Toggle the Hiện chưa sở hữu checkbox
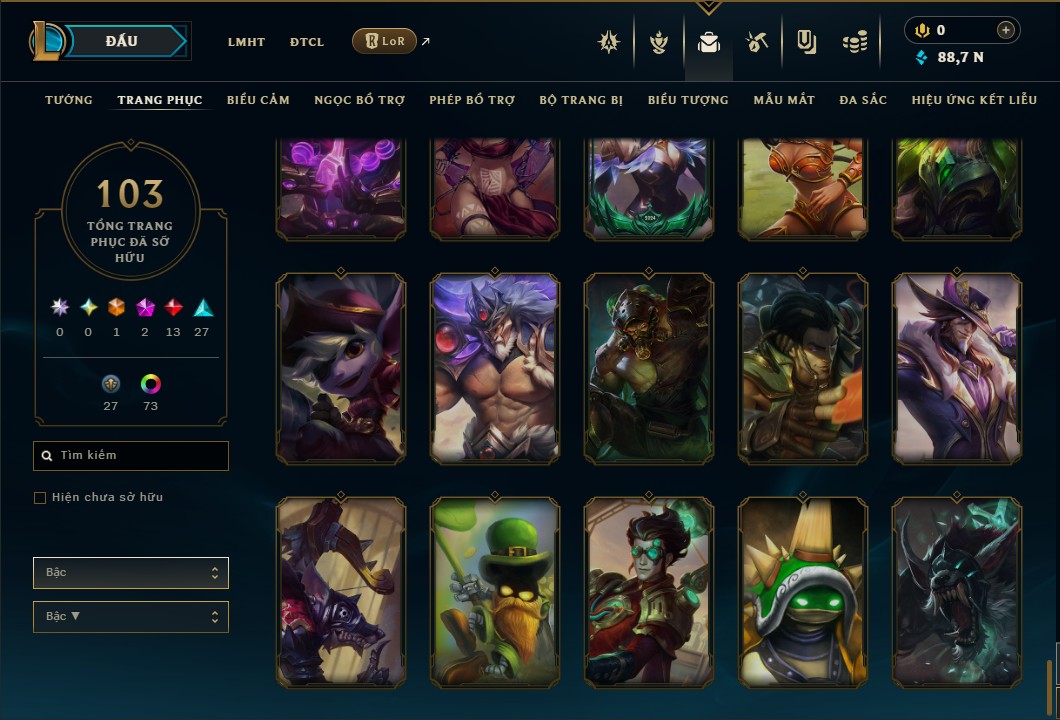The image size is (1060, 720). click(x=40, y=498)
